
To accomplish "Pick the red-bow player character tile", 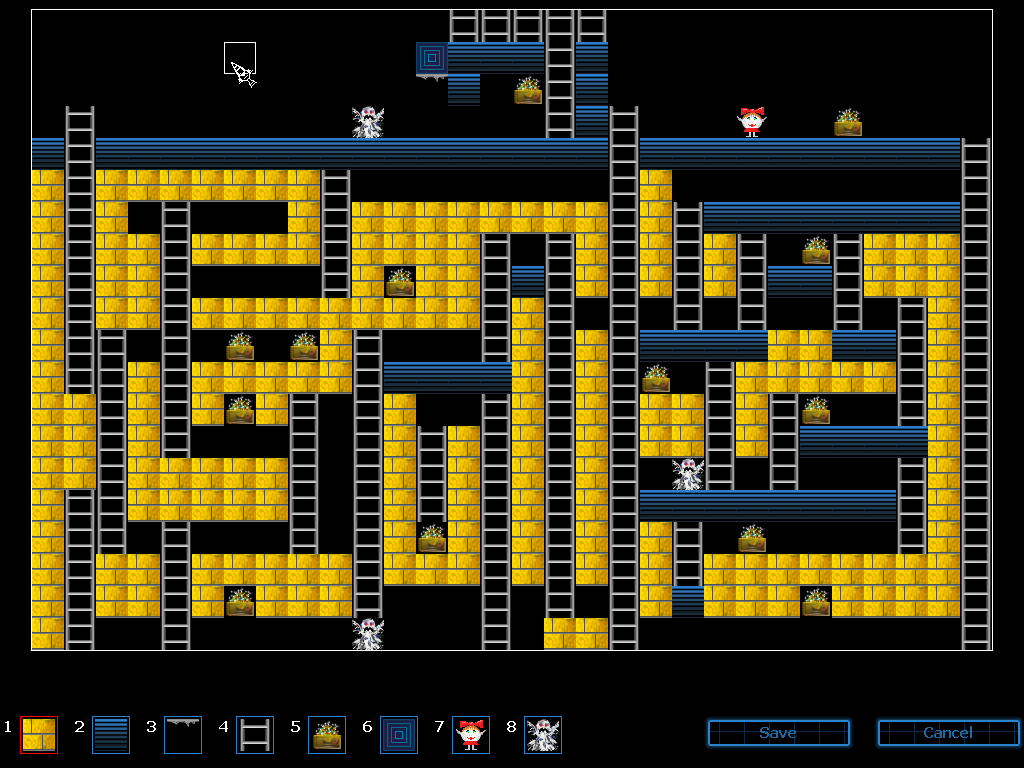I will coord(471,734).
